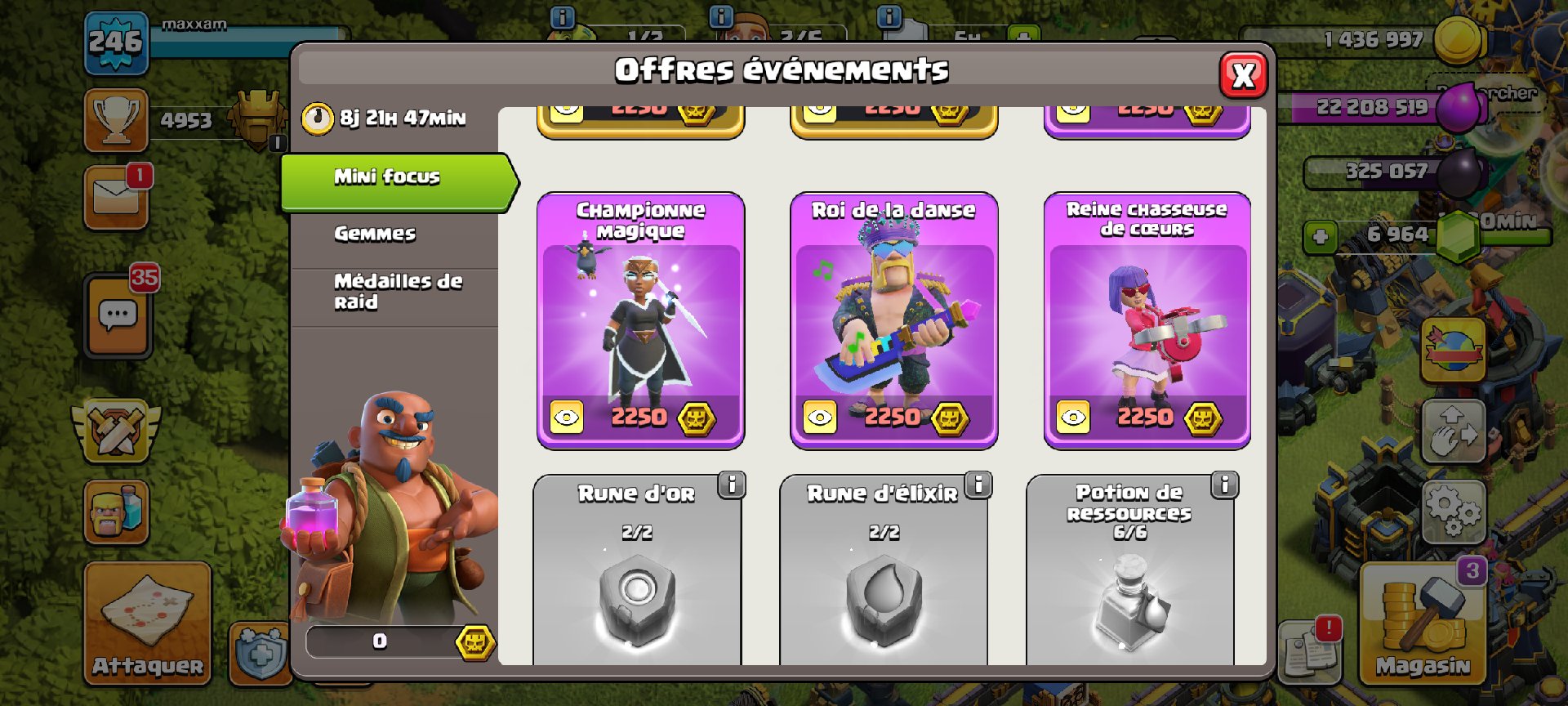Open the Magasin shop
Viewport: 1568px width, 706px height.
(x=1422, y=623)
